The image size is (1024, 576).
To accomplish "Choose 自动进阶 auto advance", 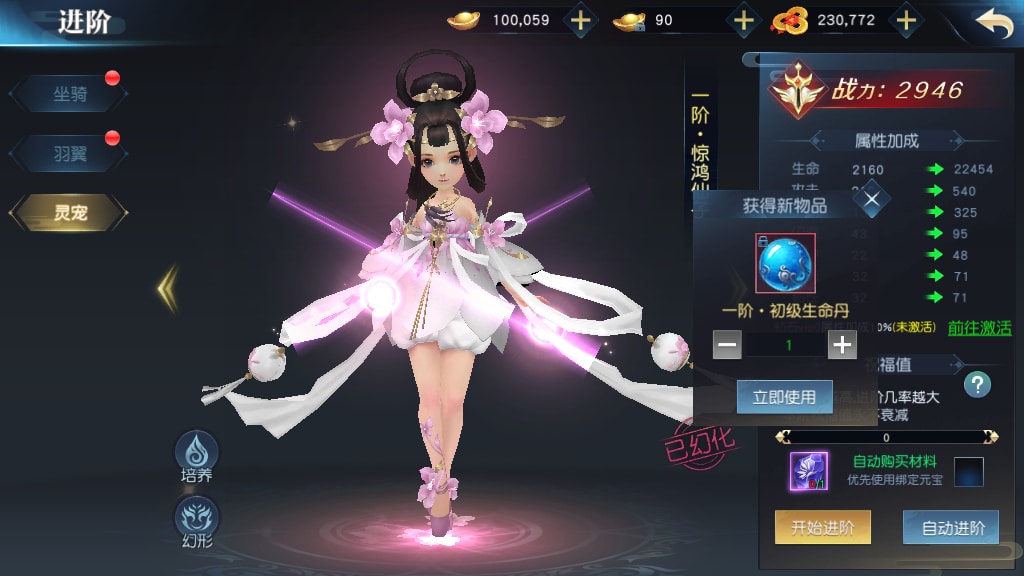I will pos(950,528).
